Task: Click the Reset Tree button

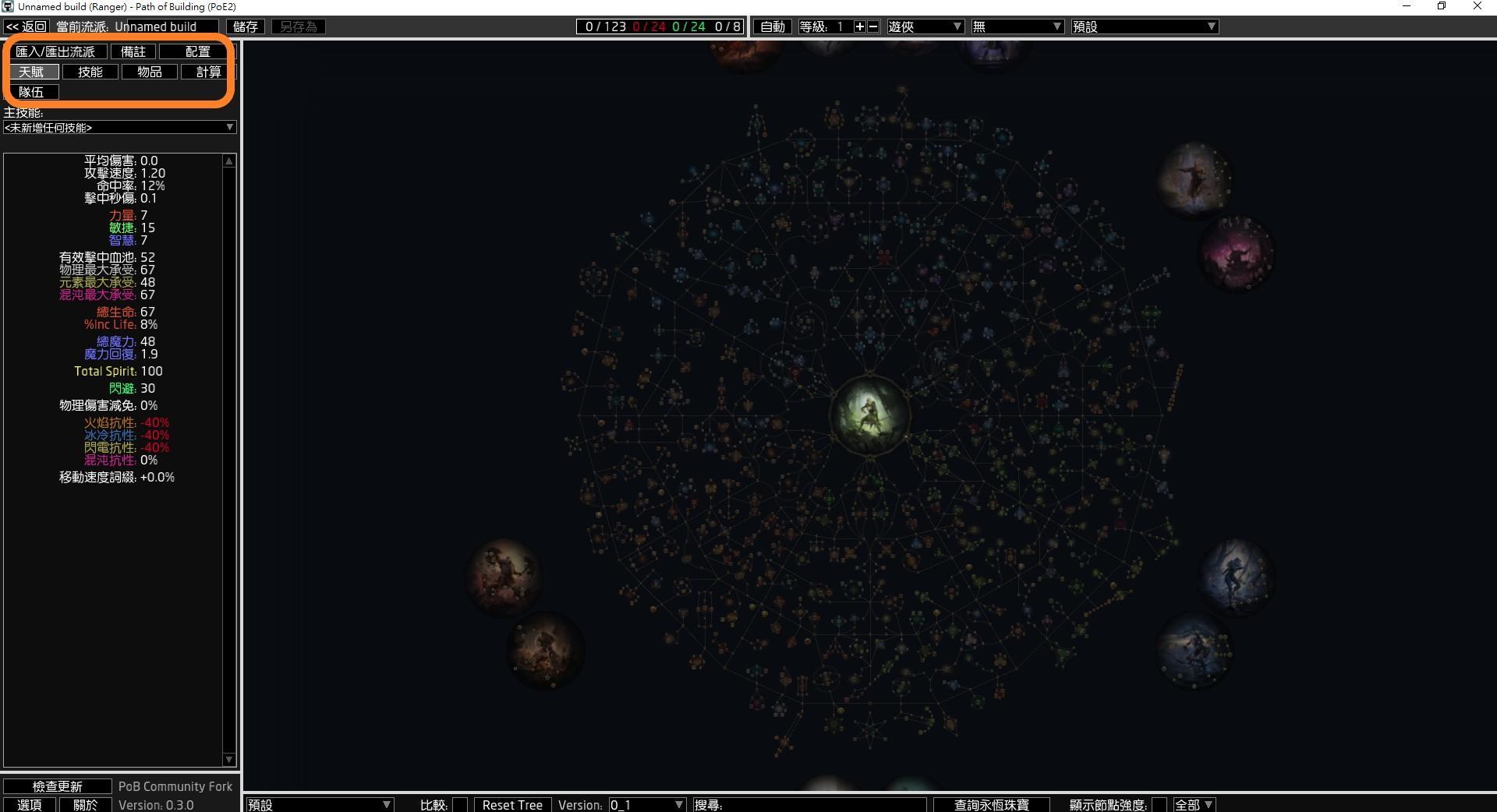Action: (512, 805)
